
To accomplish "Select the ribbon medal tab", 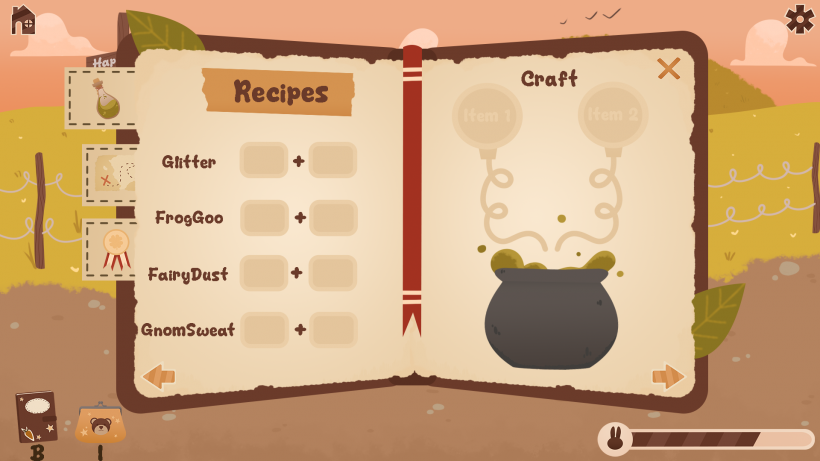I will (112, 248).
